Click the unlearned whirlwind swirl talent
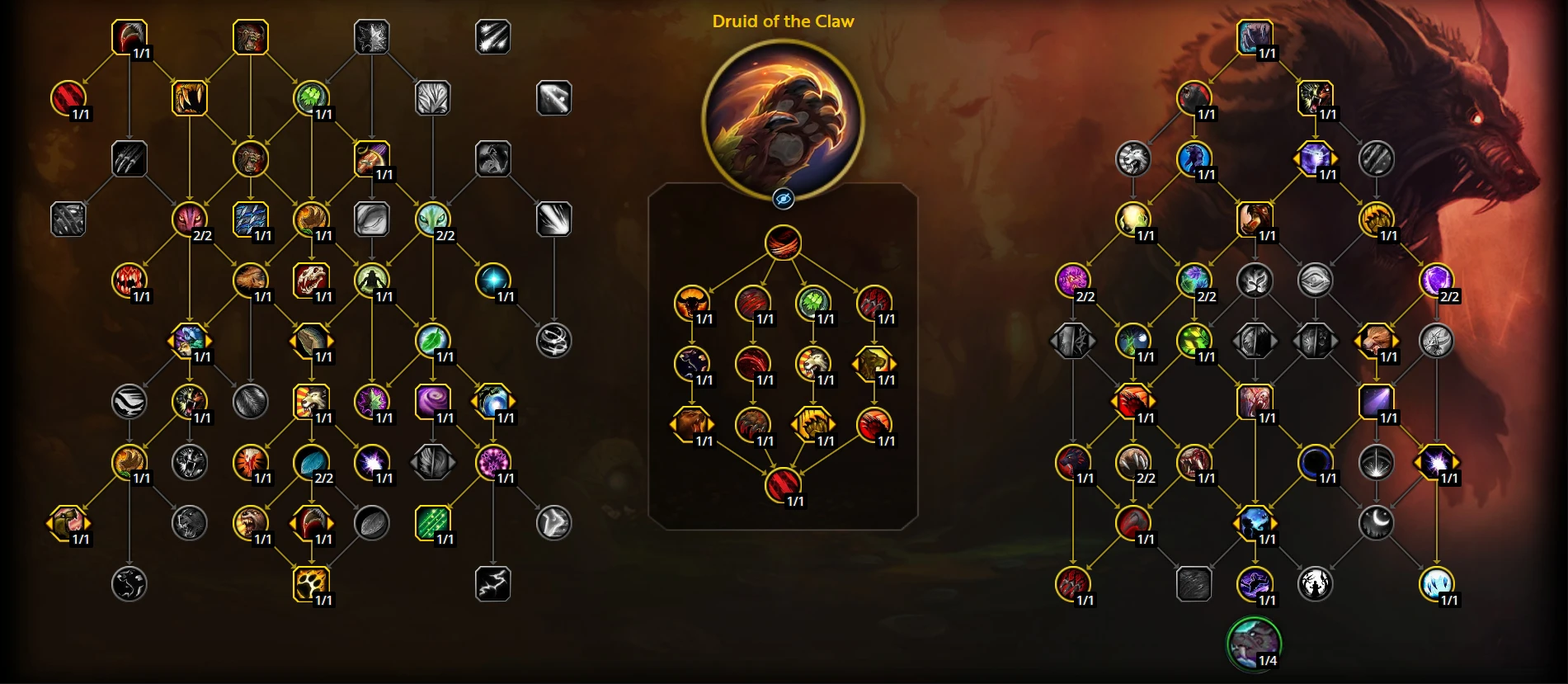Image resolution: width=1568 pixels, height=684 pixels. pyautogui.click(x=553, y=341)
